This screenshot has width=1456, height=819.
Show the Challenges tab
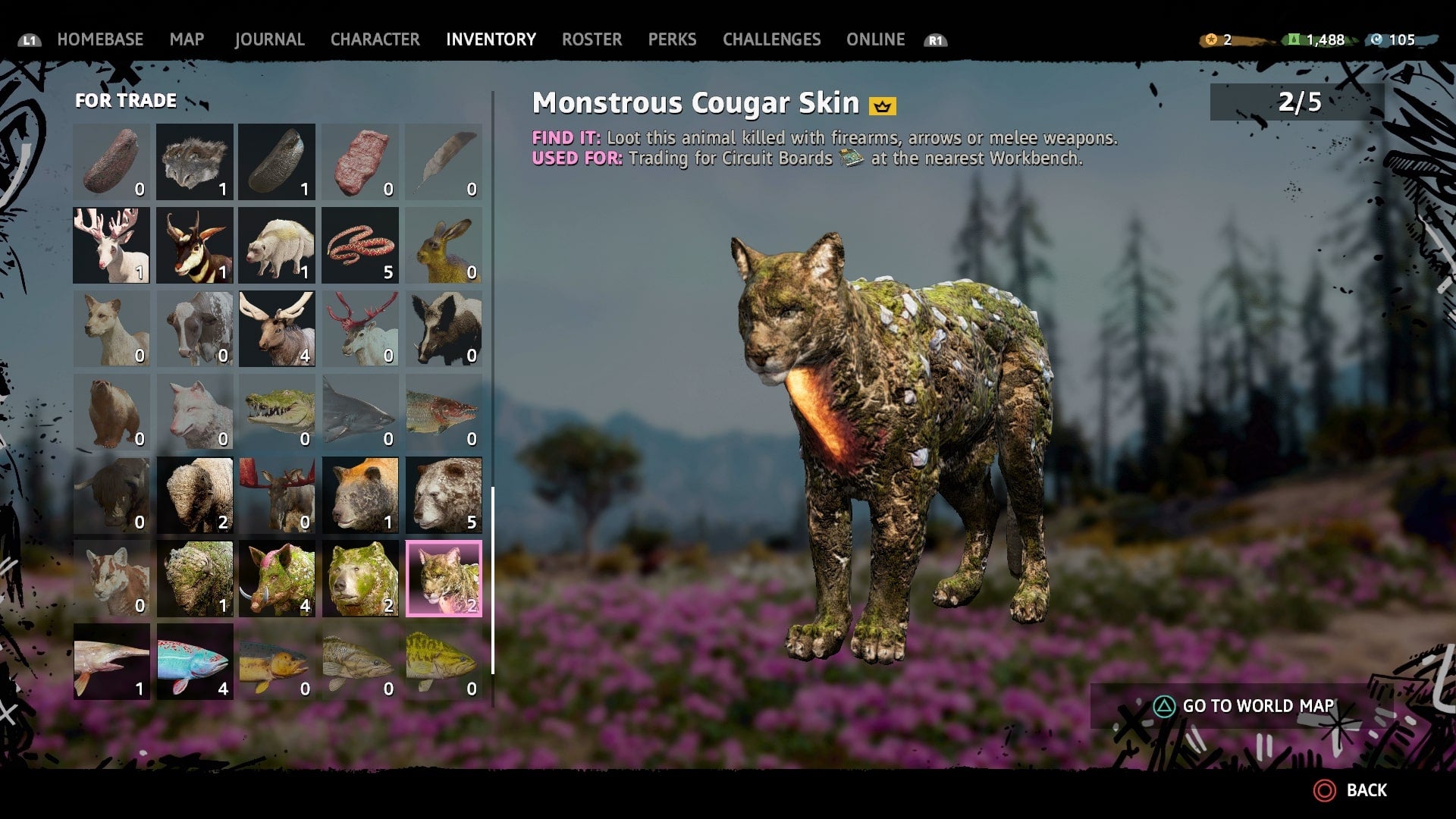point(771,39)
